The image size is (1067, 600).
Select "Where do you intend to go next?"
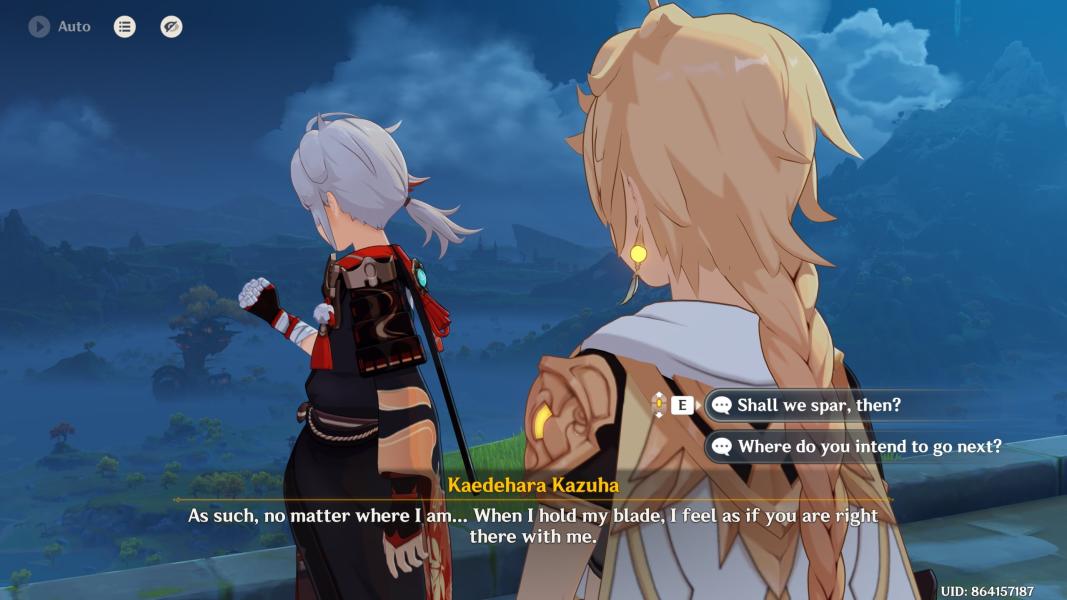coord(868,447)
